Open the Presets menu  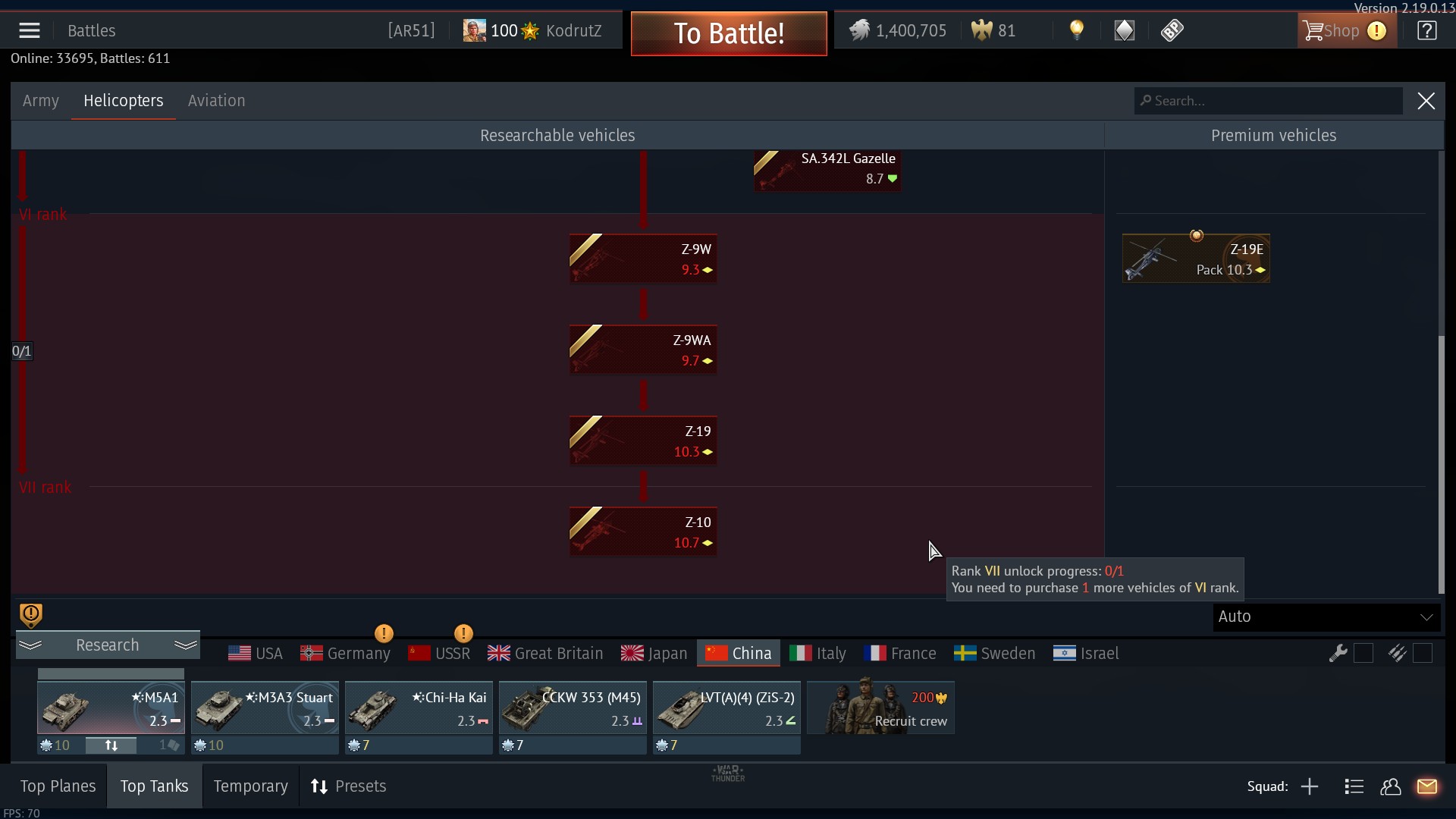pyautogui.click(x=349, y=786)
